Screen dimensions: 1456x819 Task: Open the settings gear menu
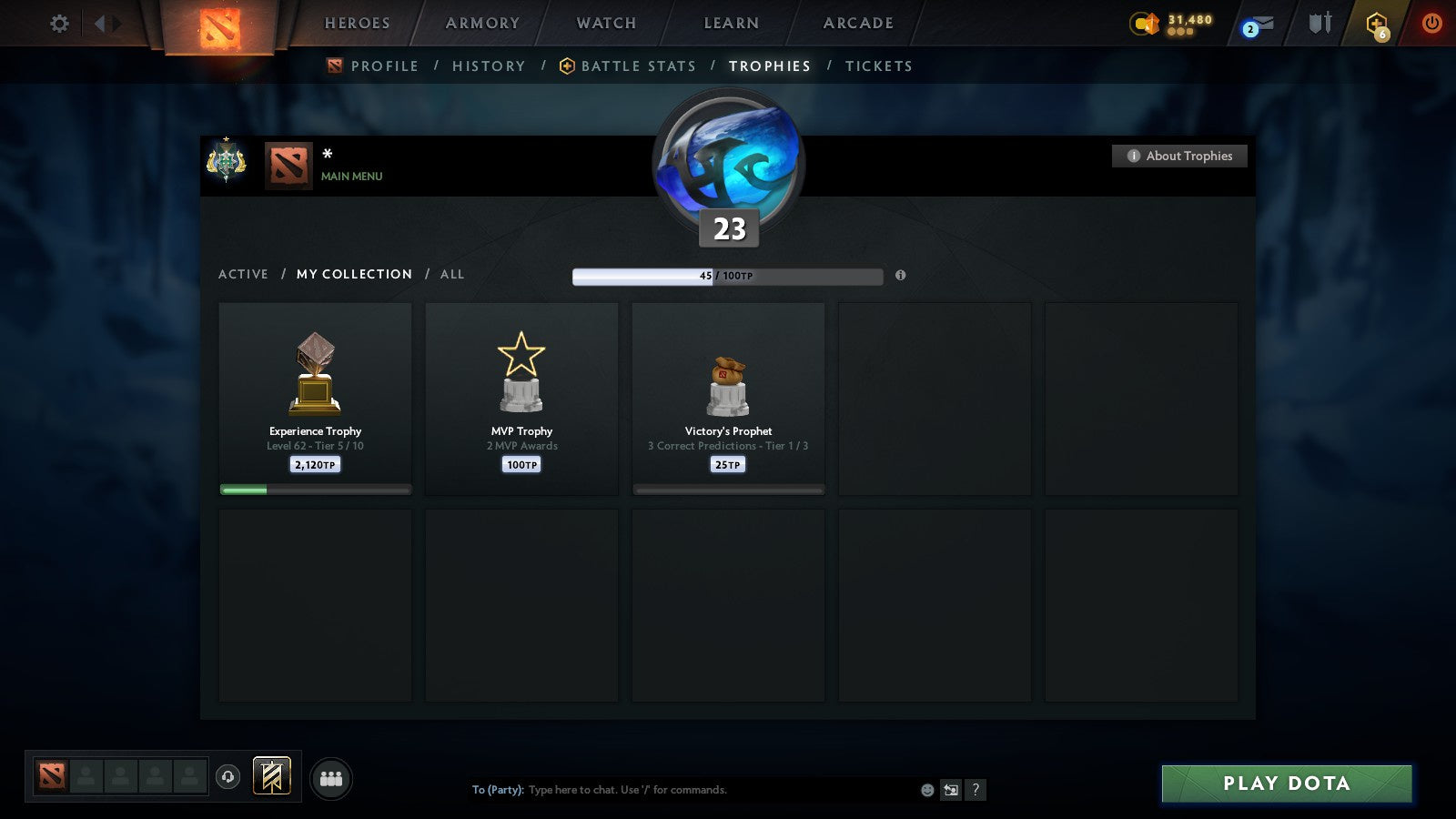click(x=57, y=25)
